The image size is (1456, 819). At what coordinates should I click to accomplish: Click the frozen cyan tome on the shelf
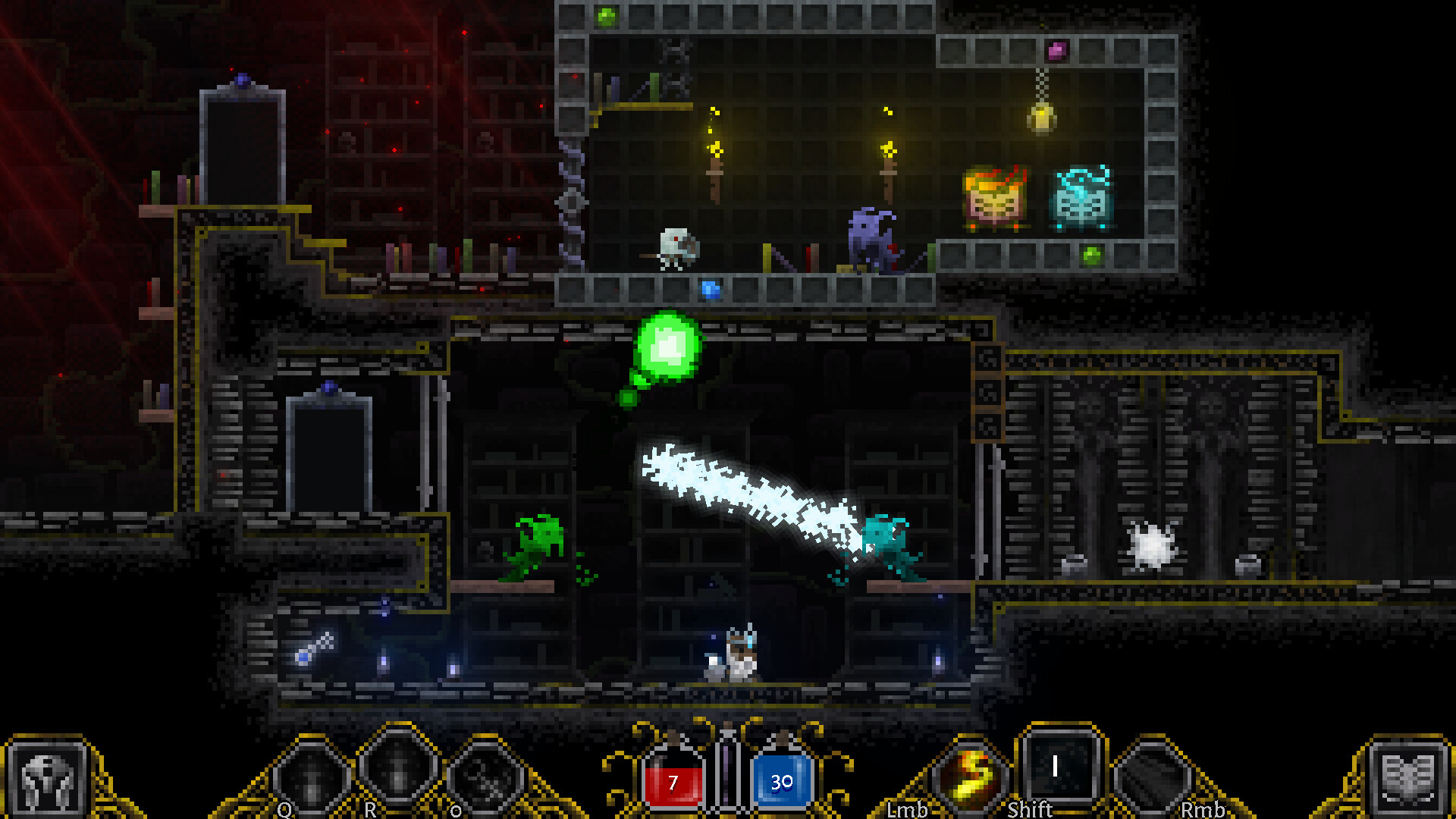[x=1081, y=199]
